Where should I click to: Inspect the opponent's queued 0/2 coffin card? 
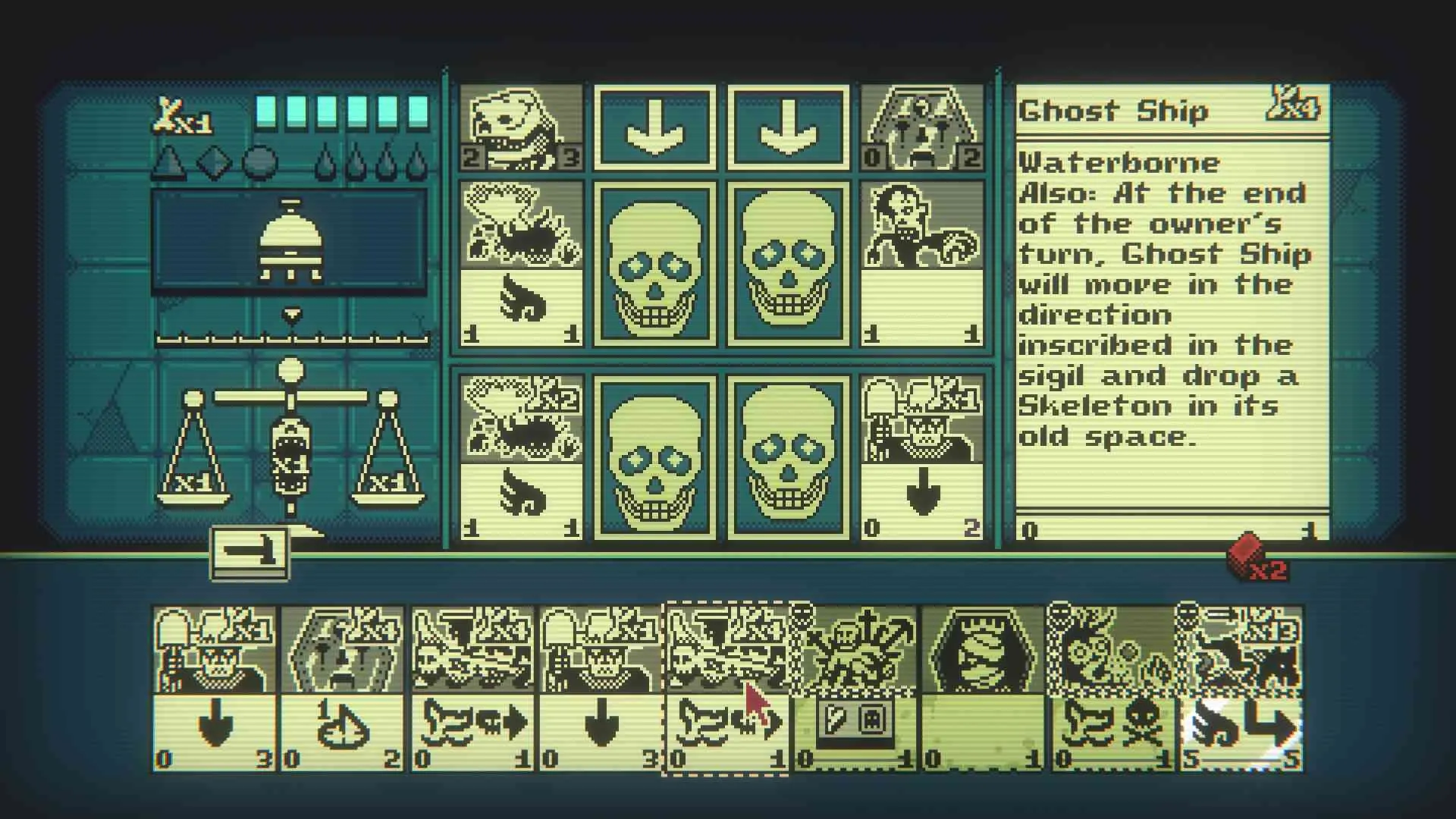pos(922,127)
